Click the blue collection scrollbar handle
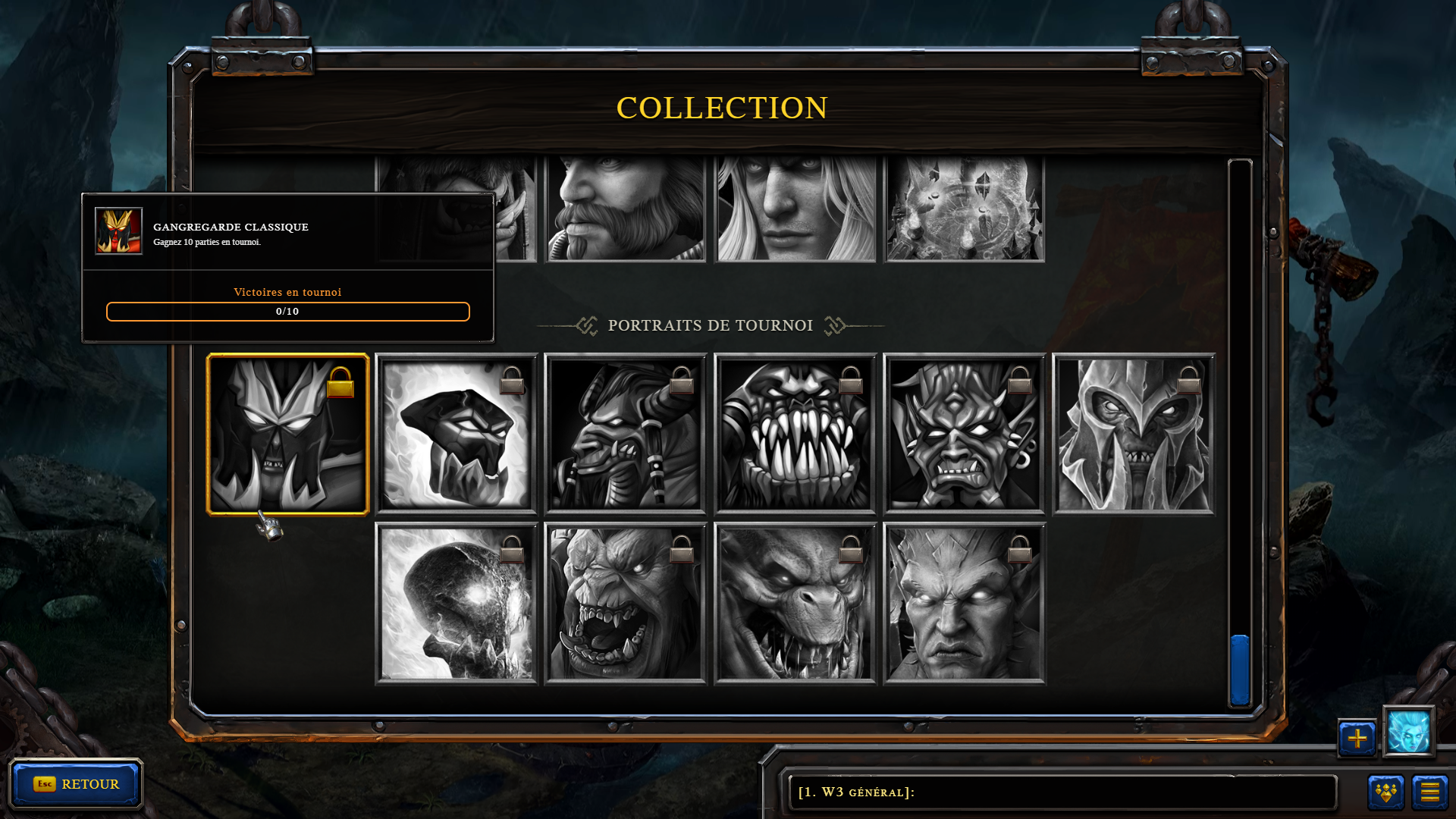1456x819 pixels. (1240, 670)
